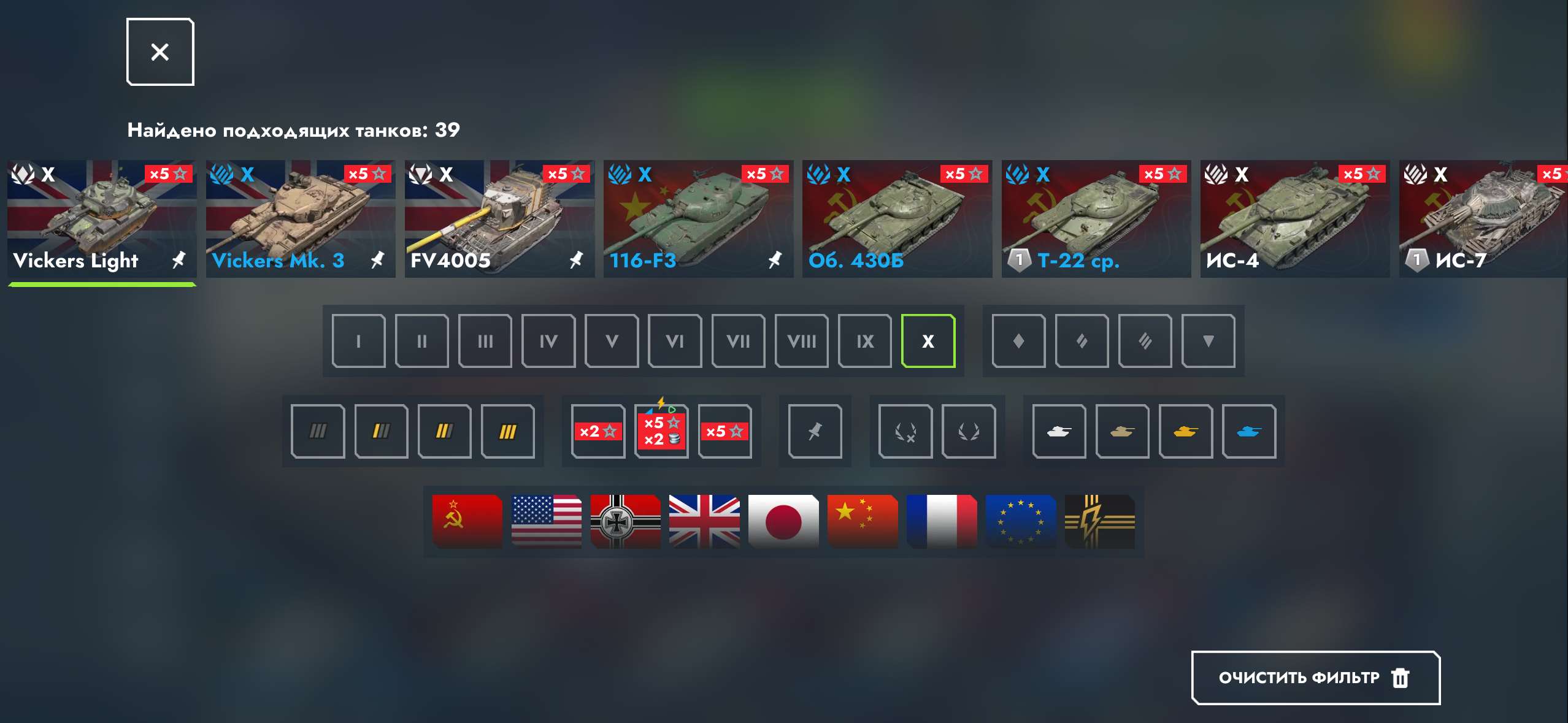Image resolution: width=1568 pixels, height=723 pixels.
Task: Select the China nation flag
Action: [x=863, y=521]
